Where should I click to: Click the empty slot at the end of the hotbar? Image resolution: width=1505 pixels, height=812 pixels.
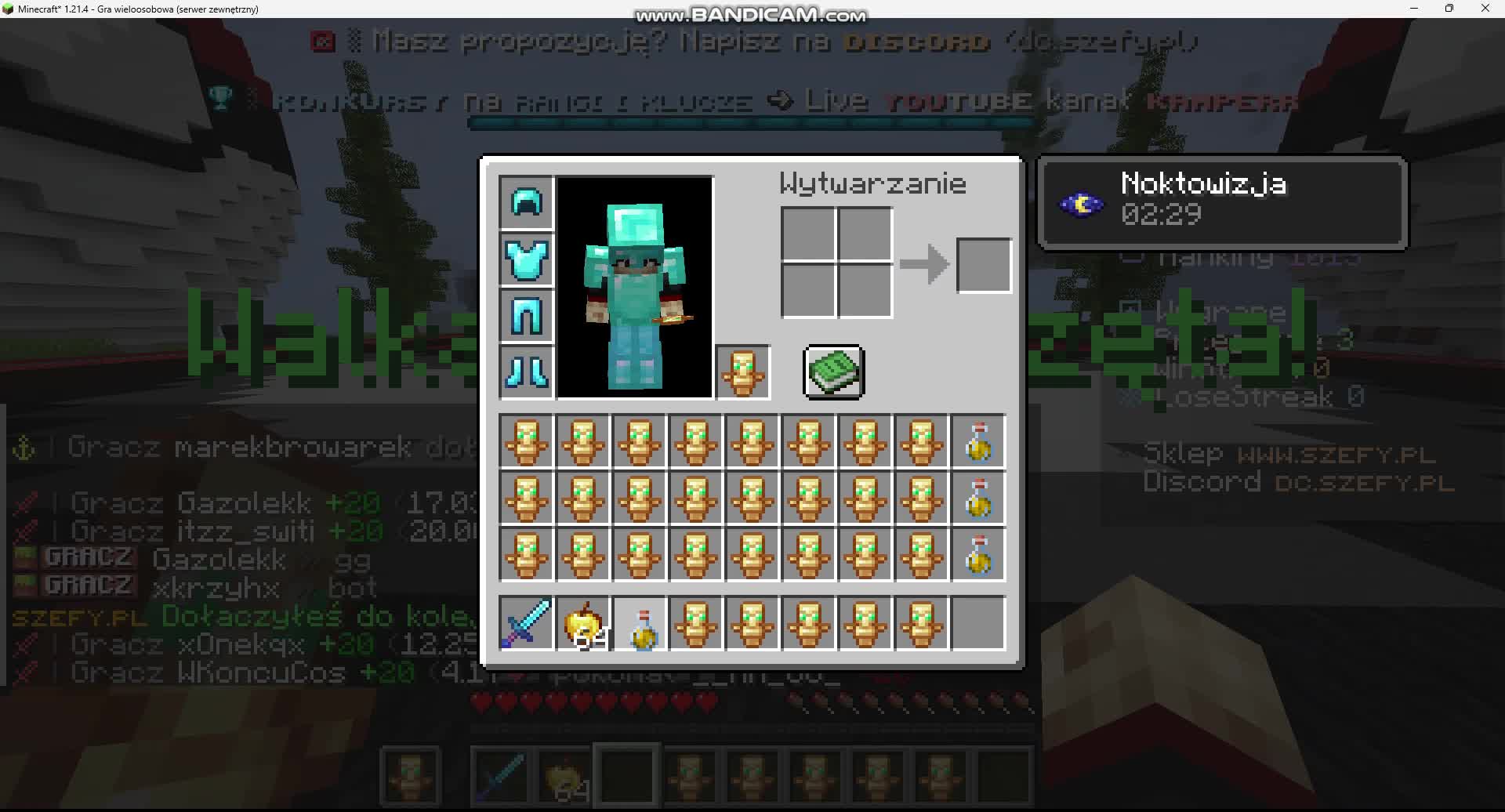pos(979,623)
